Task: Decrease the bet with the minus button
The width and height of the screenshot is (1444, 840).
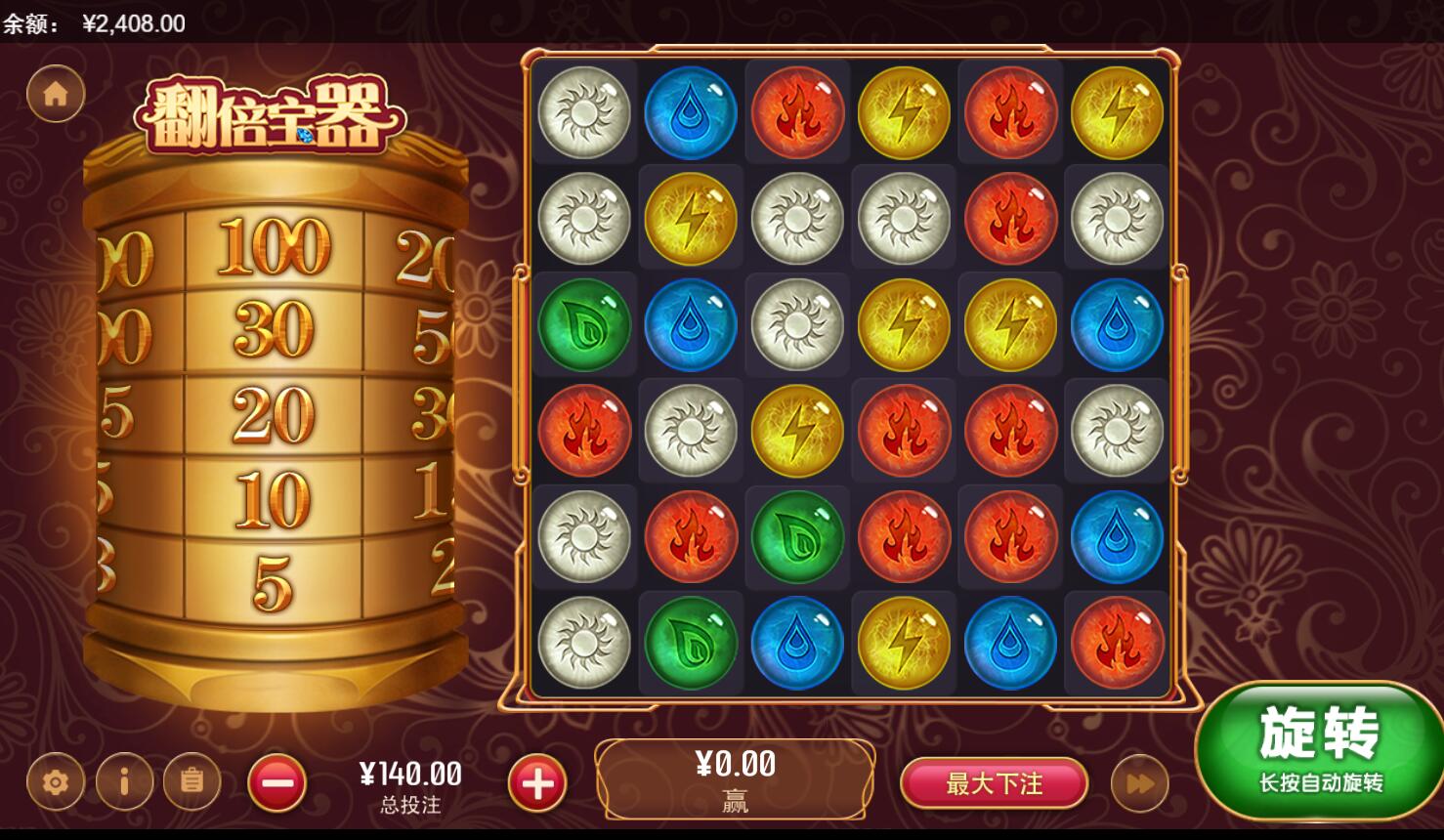Action: pos(277,782)
